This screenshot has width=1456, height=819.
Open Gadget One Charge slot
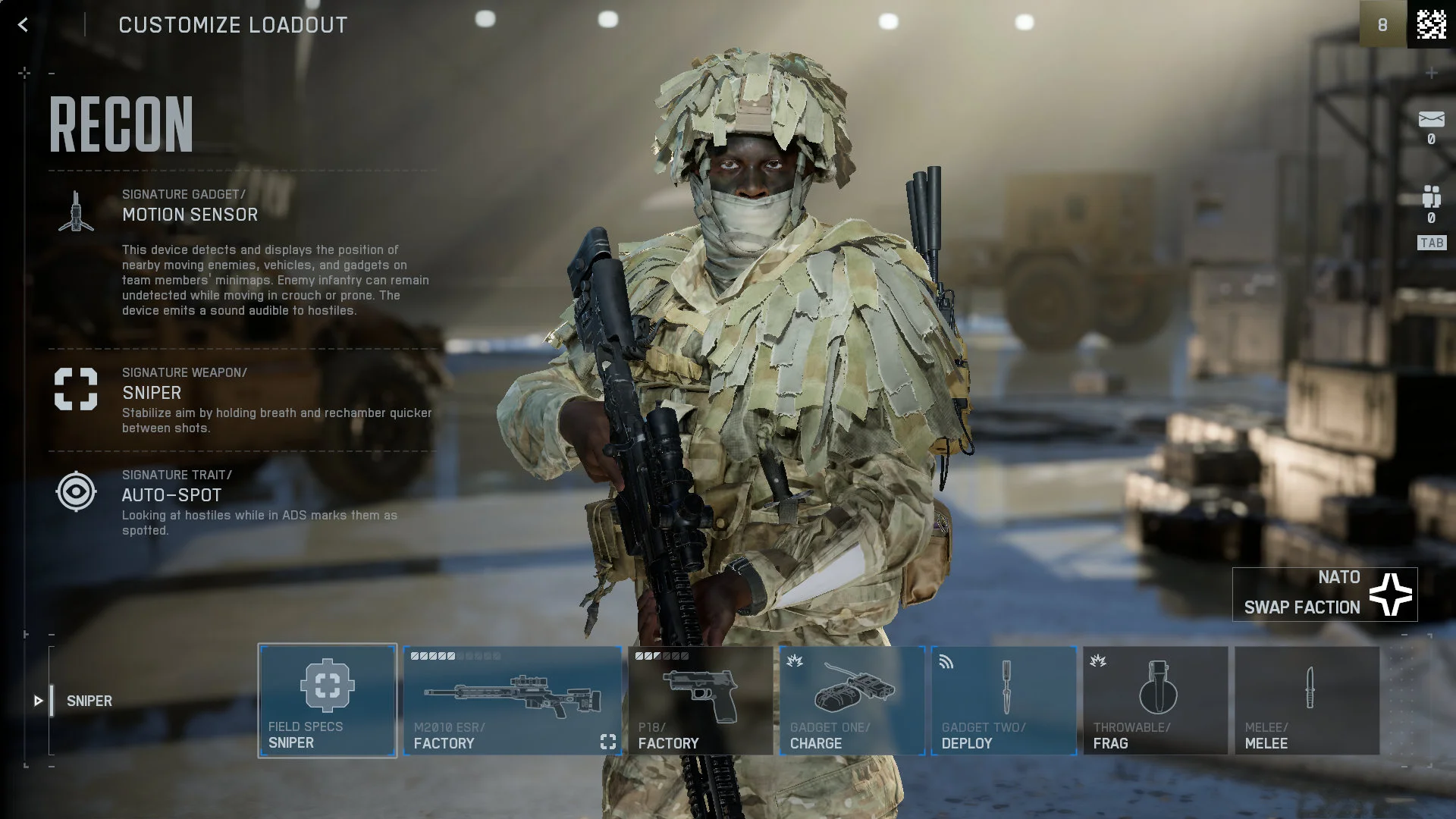pos(852,701)
